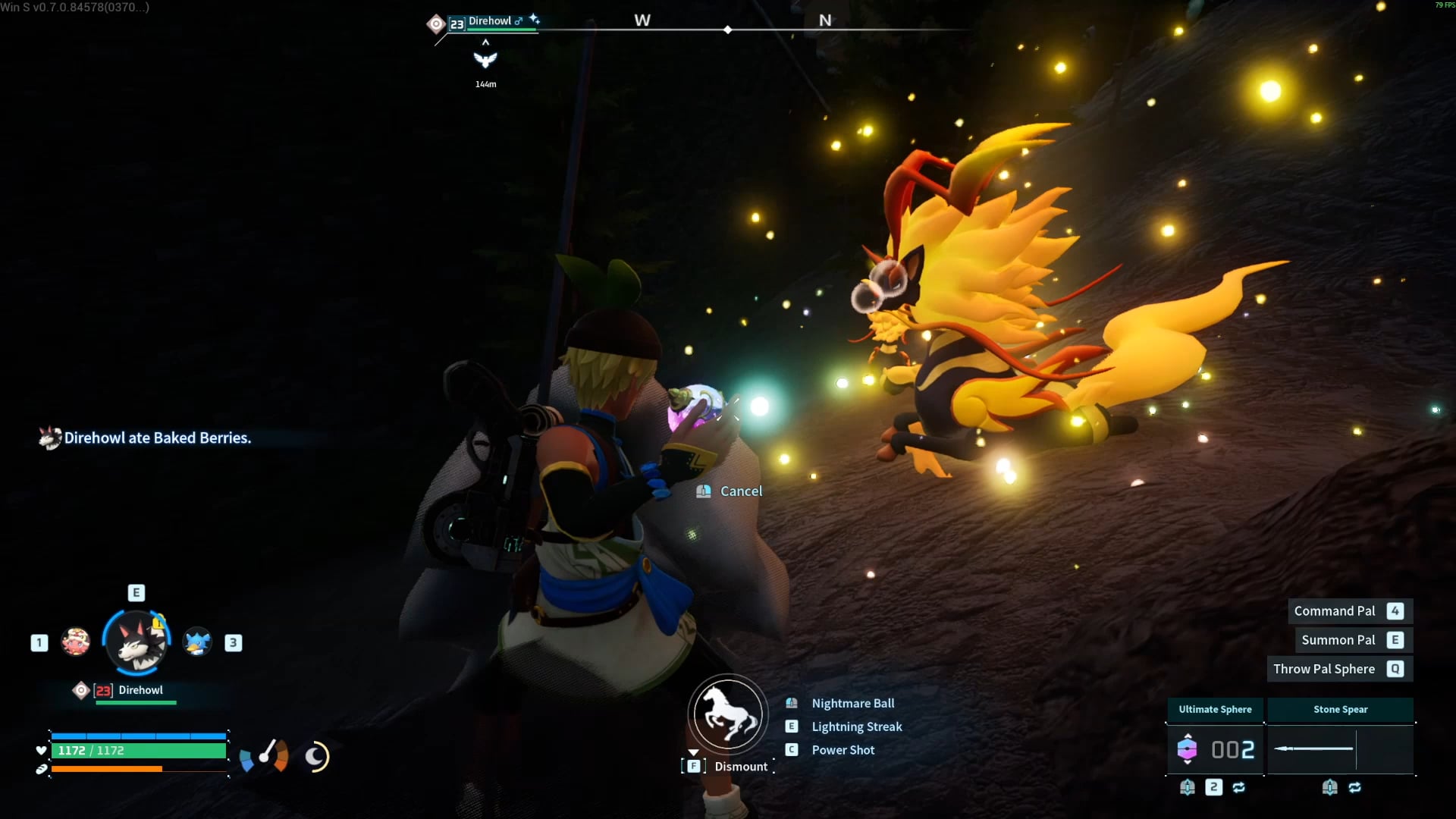Image resolution: width=1456 pixels, height=819 pixels.
Task: Choose the Throw Pal Sphere action
Action: click(1323, 669)
